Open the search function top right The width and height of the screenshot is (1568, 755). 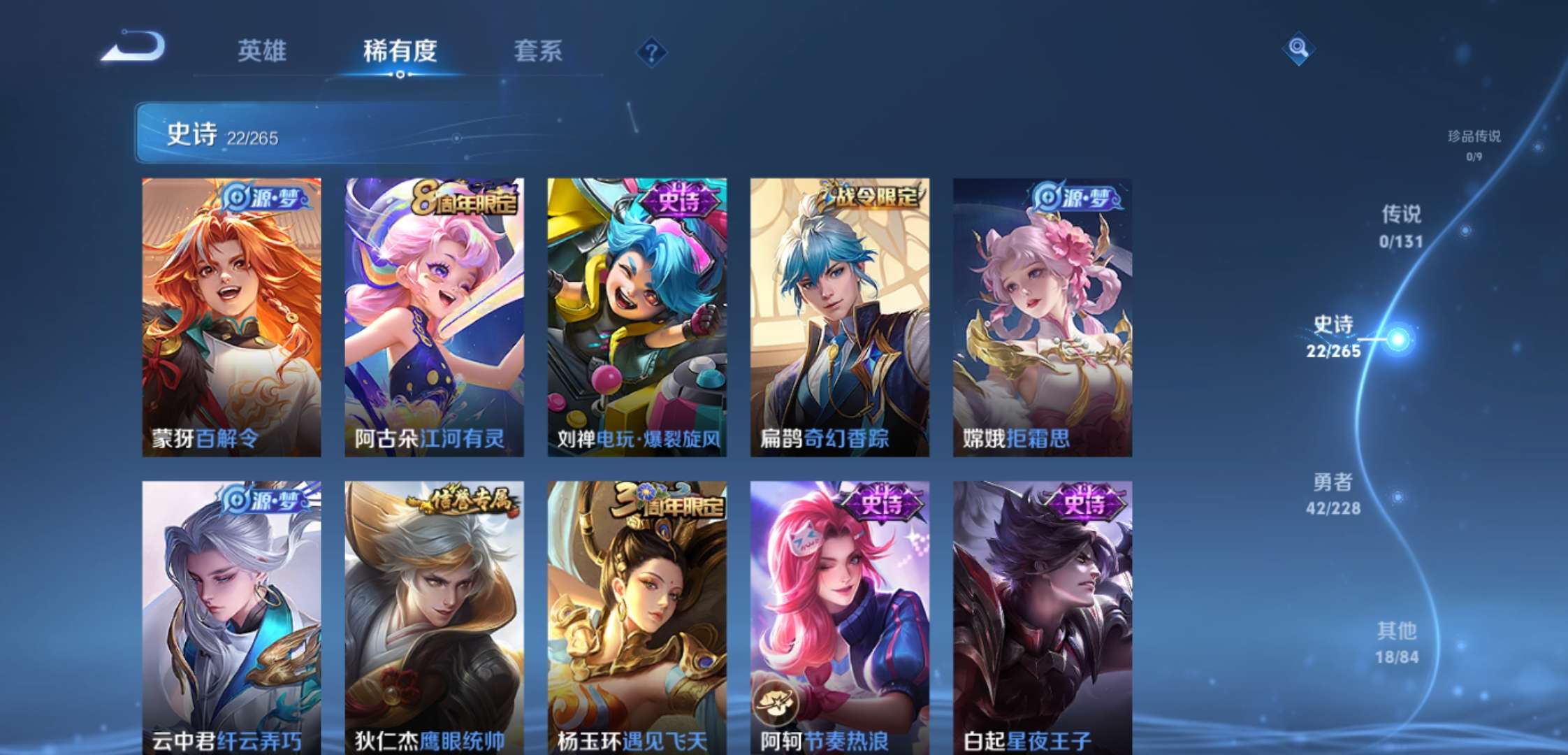click(x=1298, y=49)
